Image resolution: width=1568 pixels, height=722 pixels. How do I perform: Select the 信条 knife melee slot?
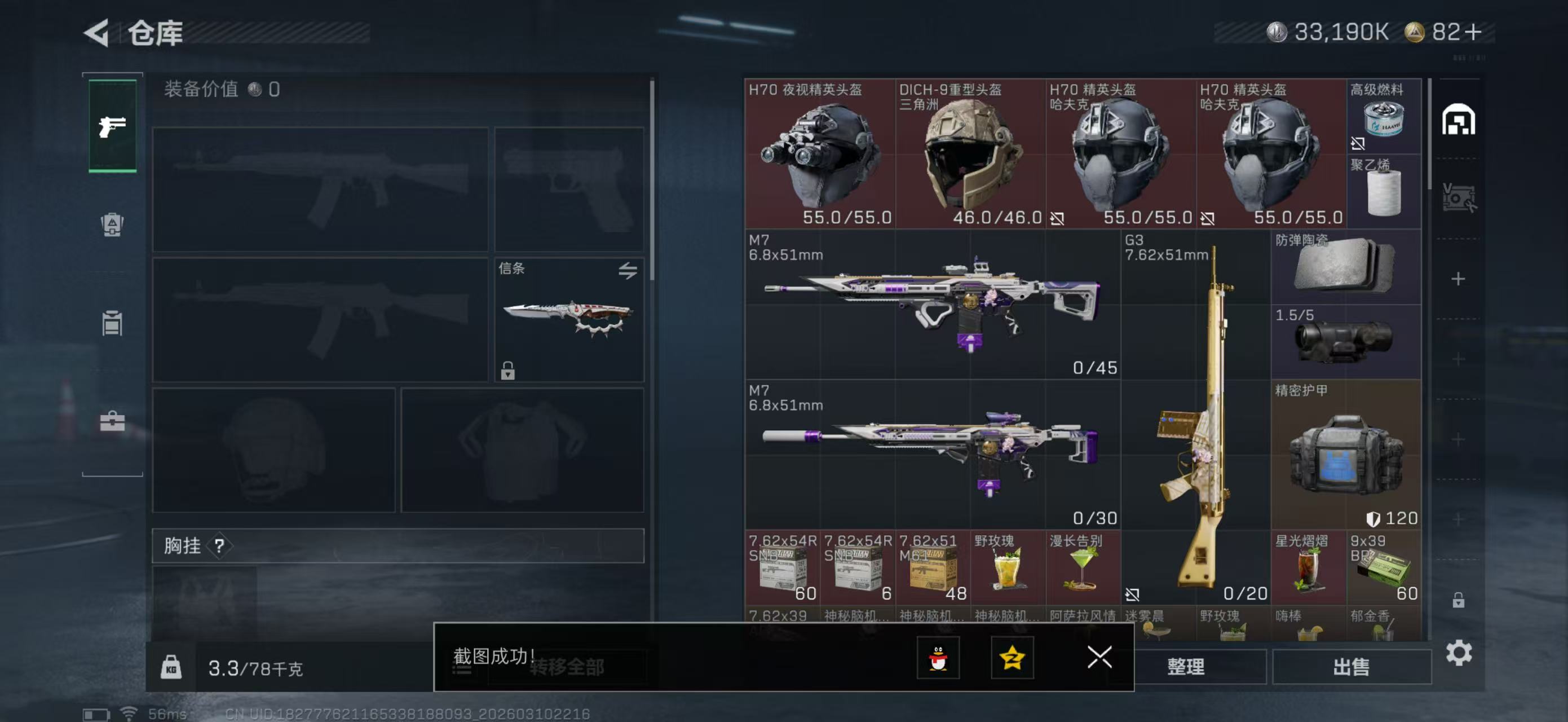[x=568, y=320]
